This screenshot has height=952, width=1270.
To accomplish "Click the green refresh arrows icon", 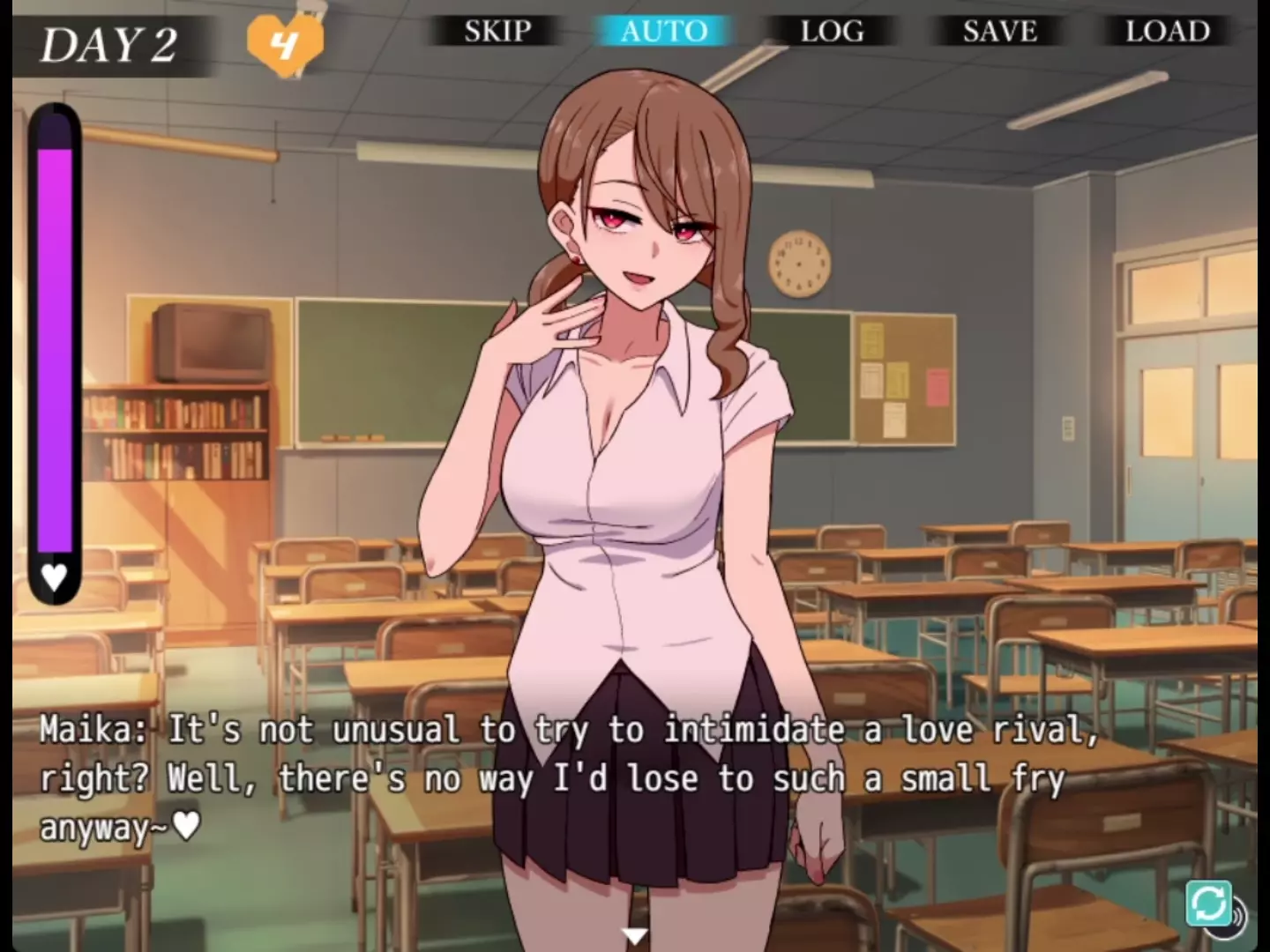I will coord(1208,904).
